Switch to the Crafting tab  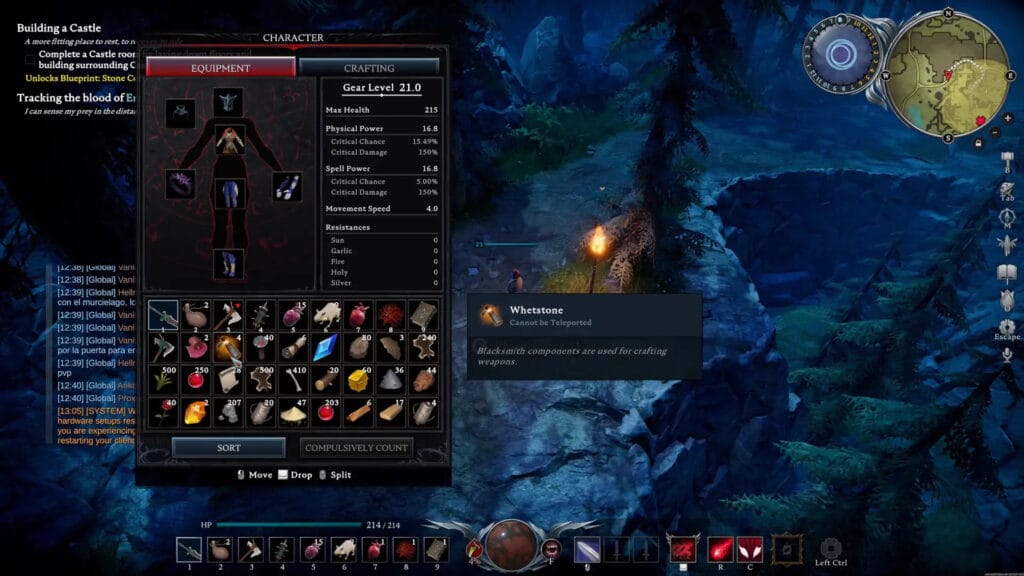pyautogui.click(x=369, y=68)
